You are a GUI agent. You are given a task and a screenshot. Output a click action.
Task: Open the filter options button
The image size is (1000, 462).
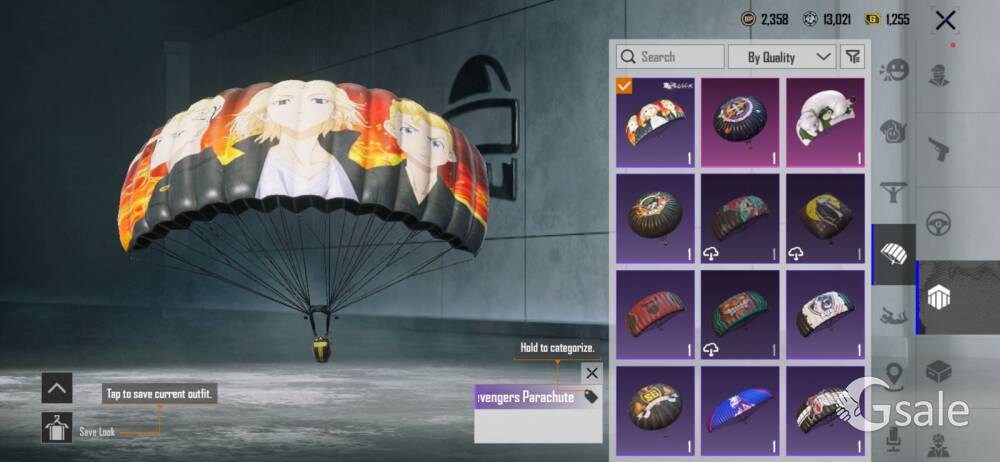(x=853, y=57)
